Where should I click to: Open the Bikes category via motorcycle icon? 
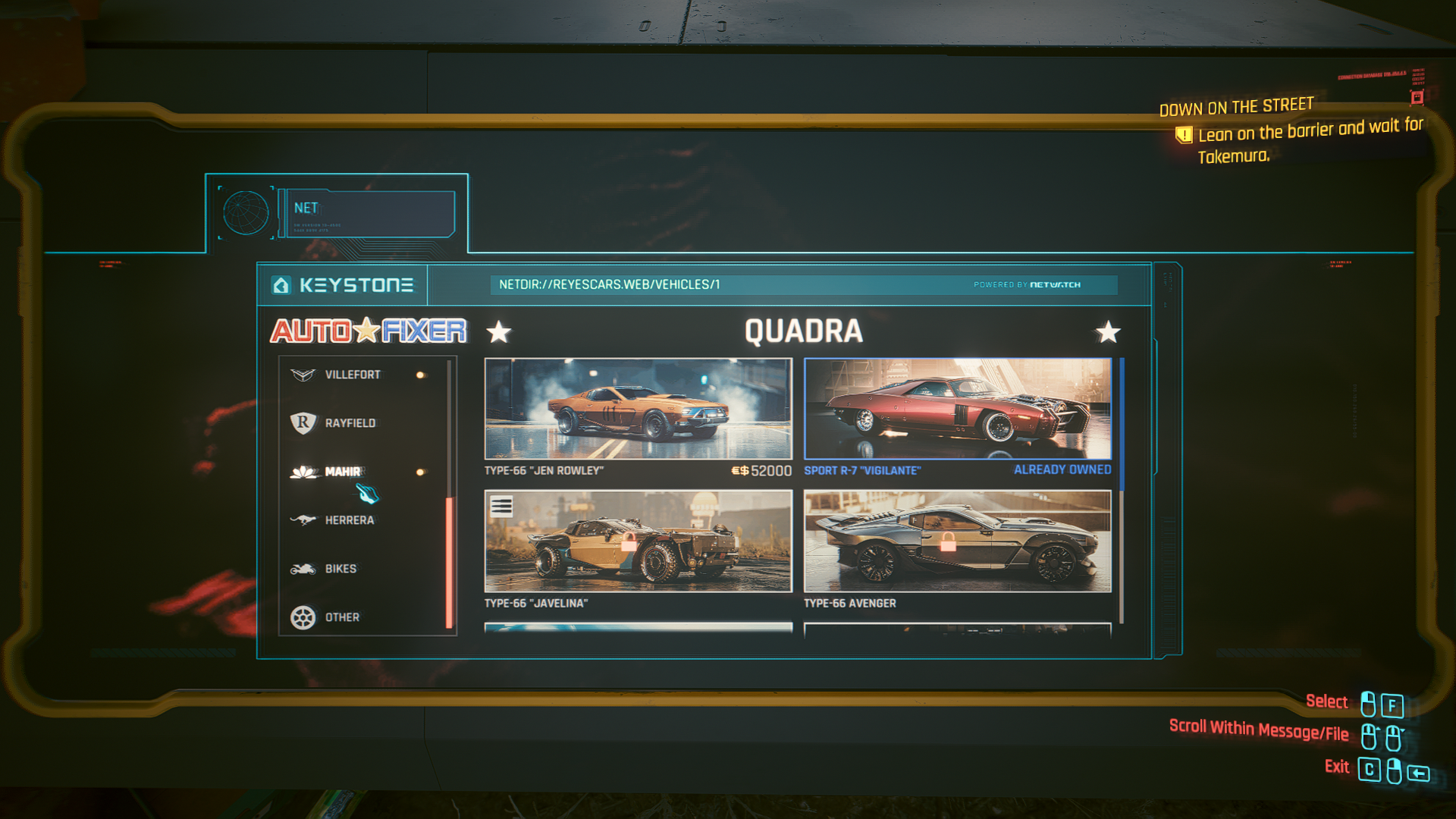302,568
